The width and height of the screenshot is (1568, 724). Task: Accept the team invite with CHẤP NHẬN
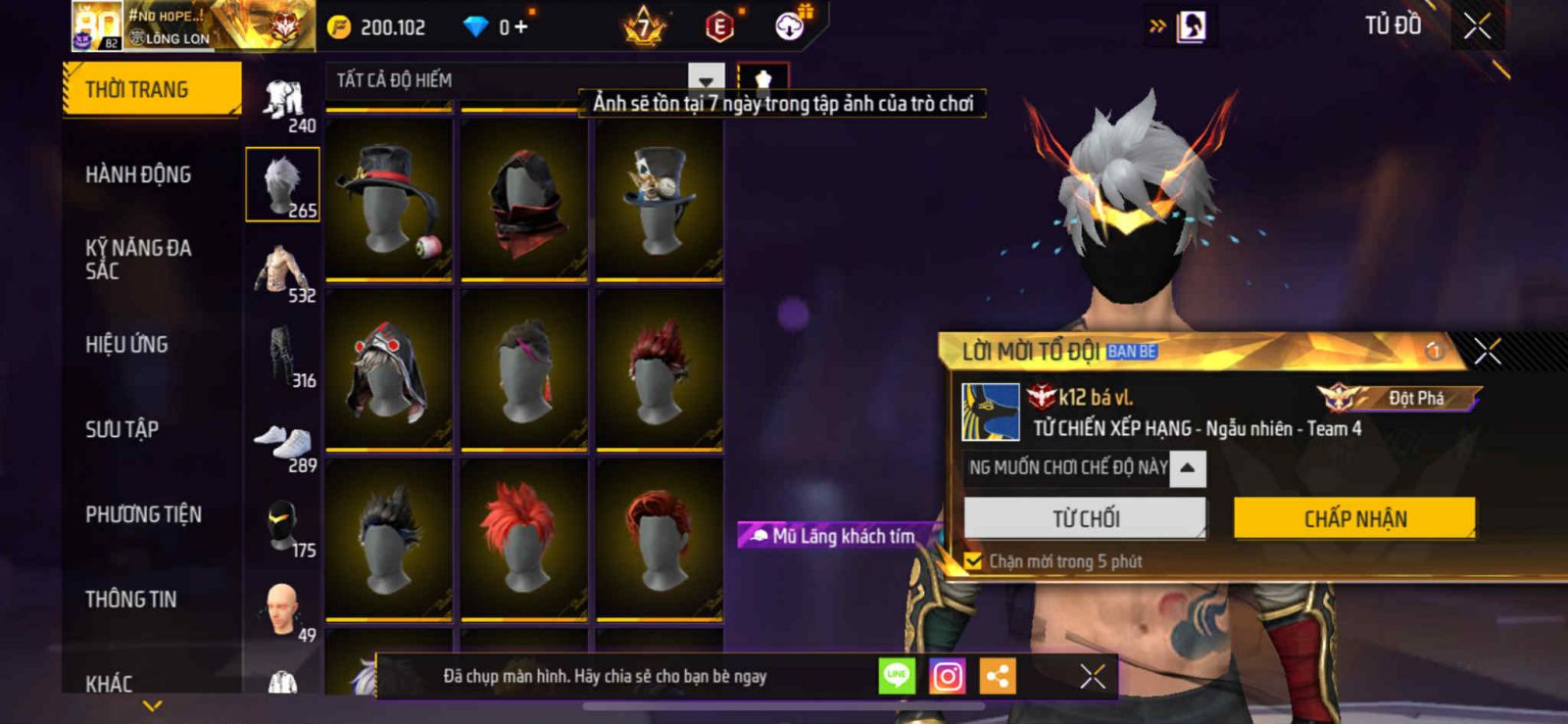click(1354, 518)
